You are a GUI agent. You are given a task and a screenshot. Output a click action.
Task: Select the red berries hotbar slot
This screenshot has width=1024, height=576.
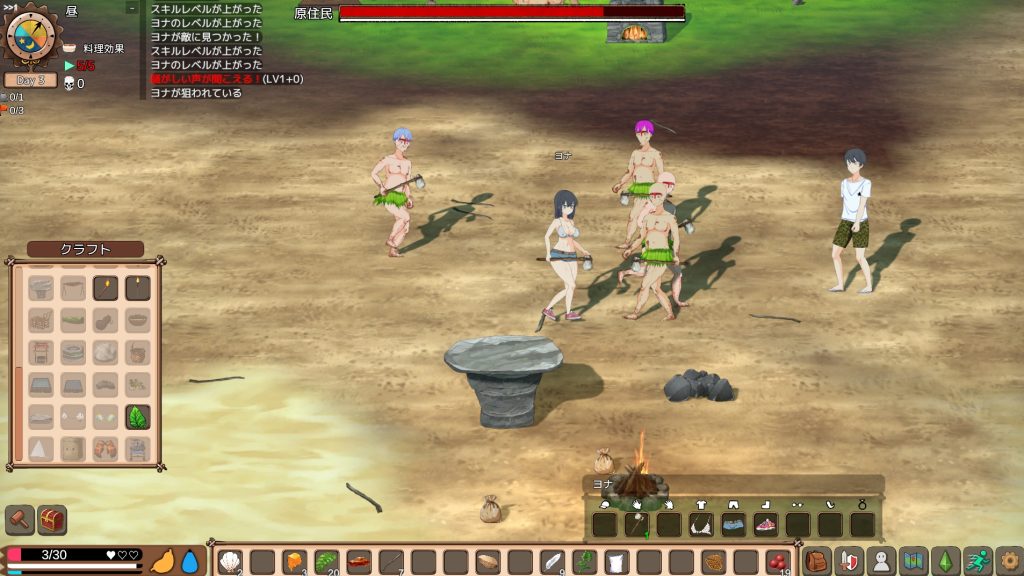[x=777, y=562]
